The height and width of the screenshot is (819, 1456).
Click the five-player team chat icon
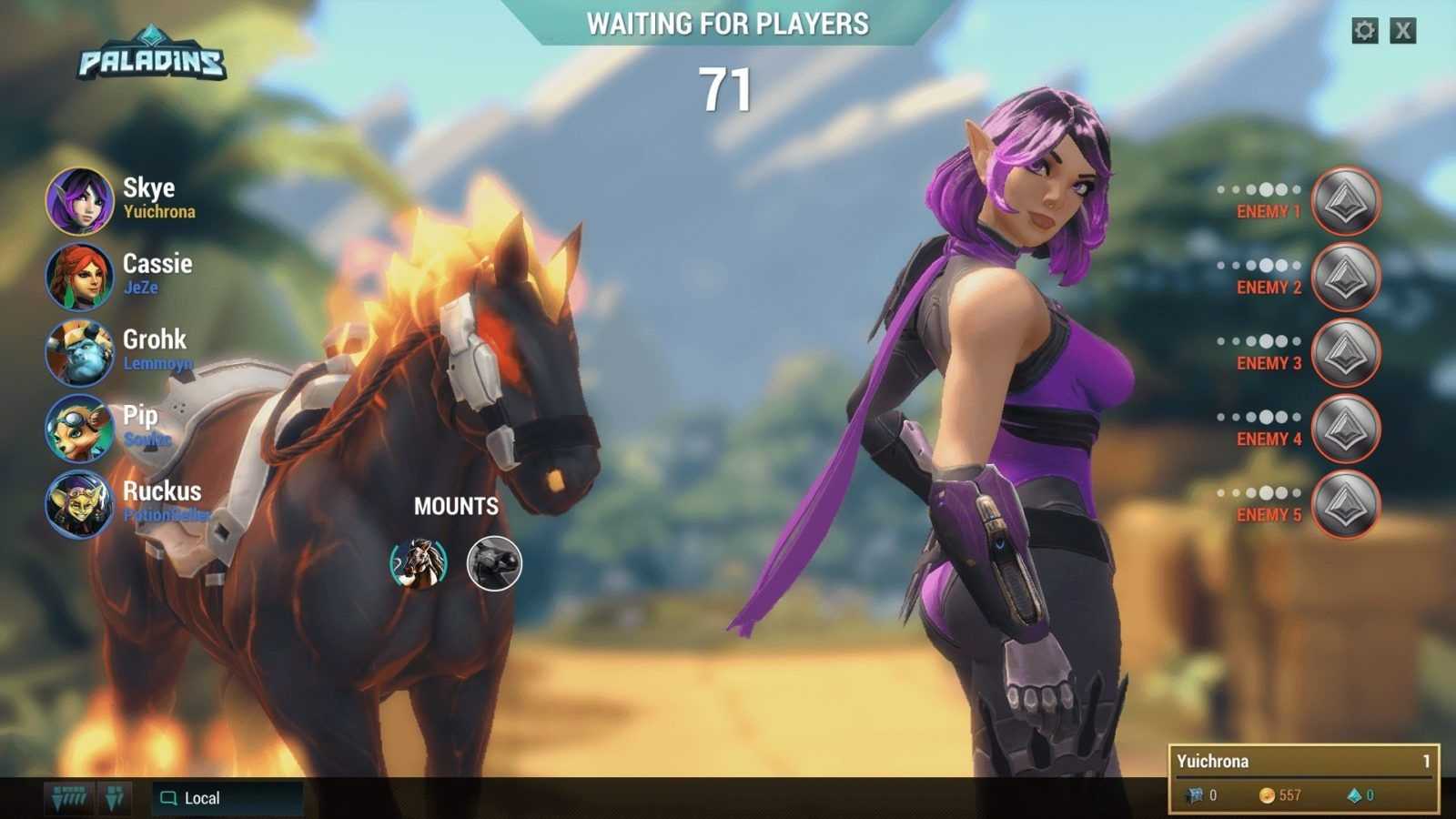click(x=70, y=798)
